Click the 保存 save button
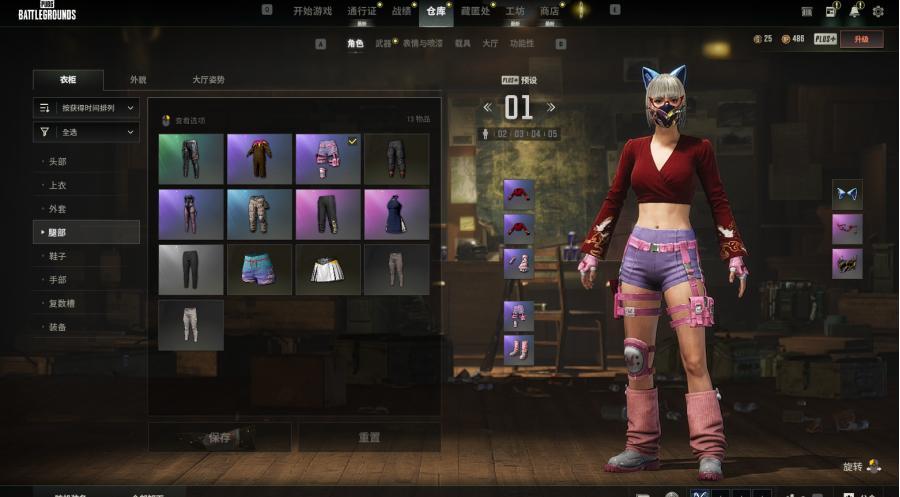This screenshot has width=900, height=497. [x=219, y=437]
